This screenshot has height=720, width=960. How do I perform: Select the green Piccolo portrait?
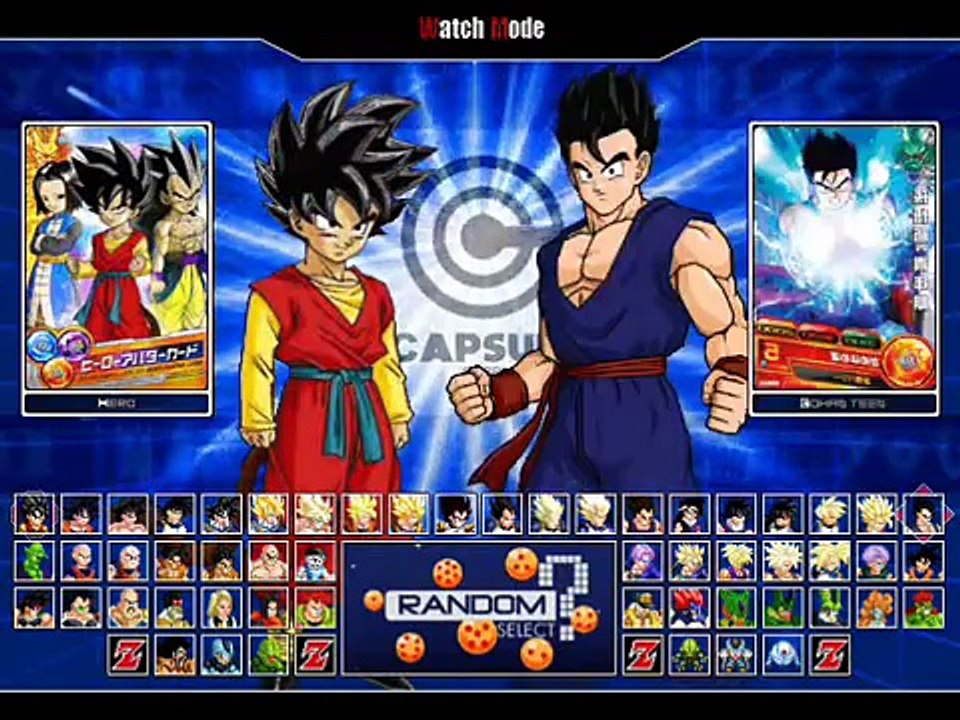click(34, 561)
